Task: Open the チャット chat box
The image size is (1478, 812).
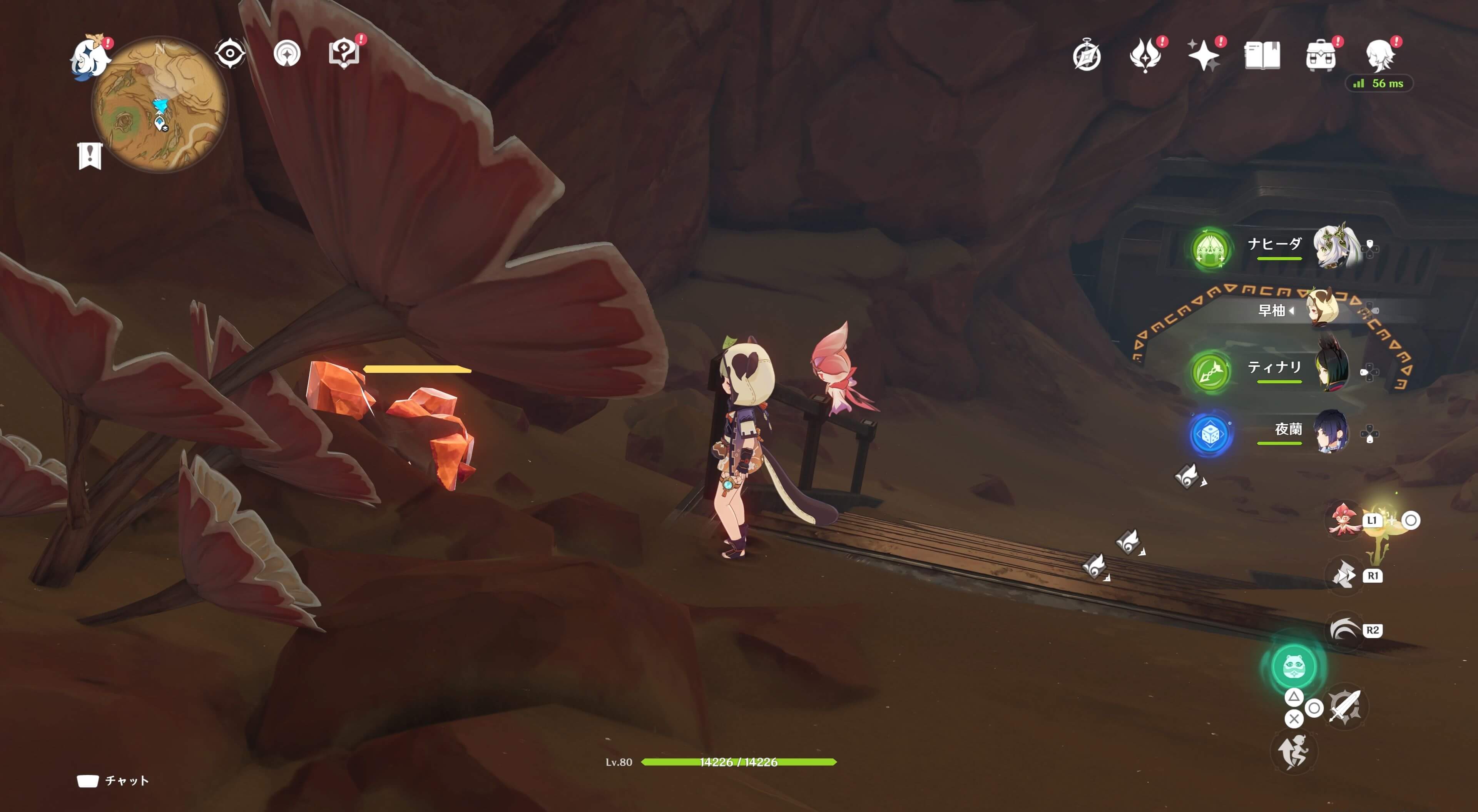Action: (113, 780)
